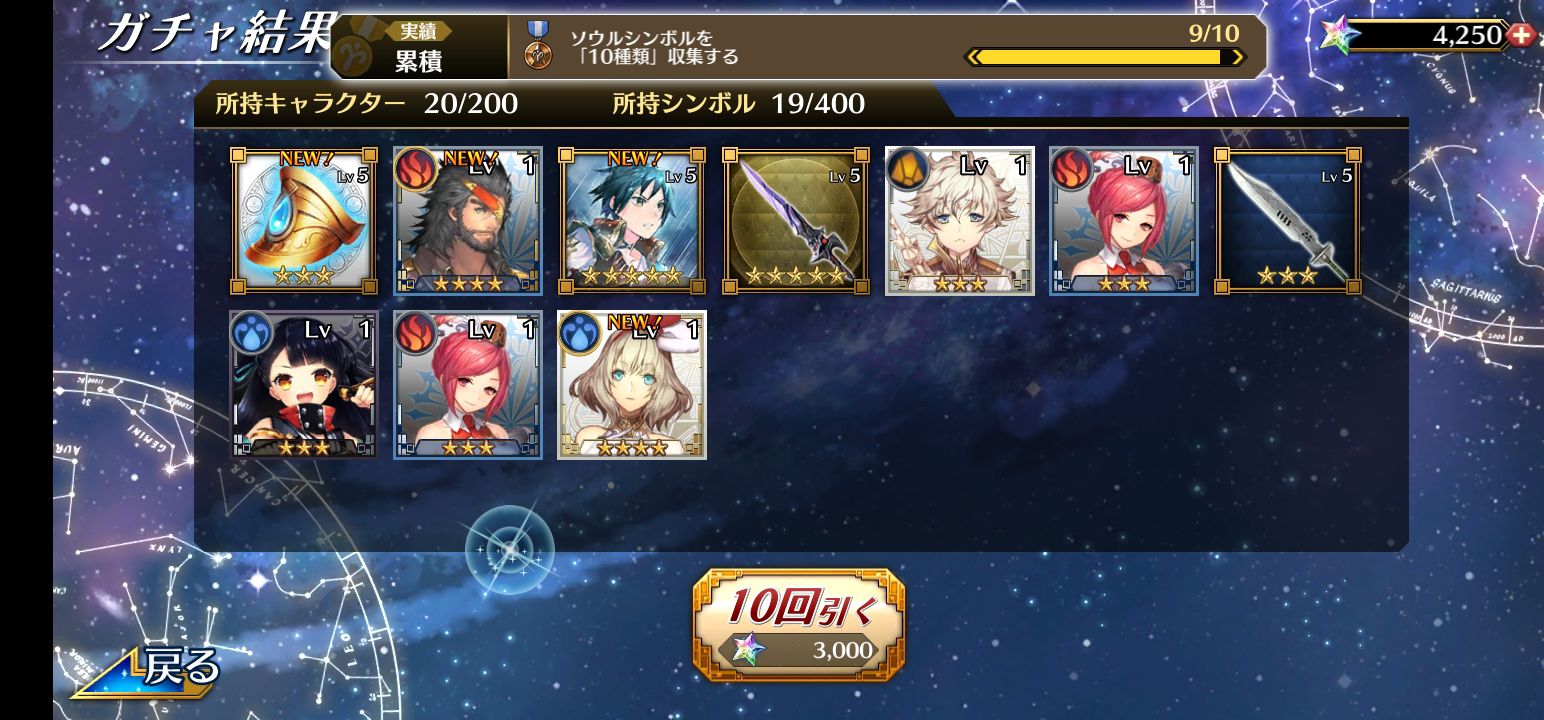Select the black-haired girl water character card

click(x=304, y=385)
